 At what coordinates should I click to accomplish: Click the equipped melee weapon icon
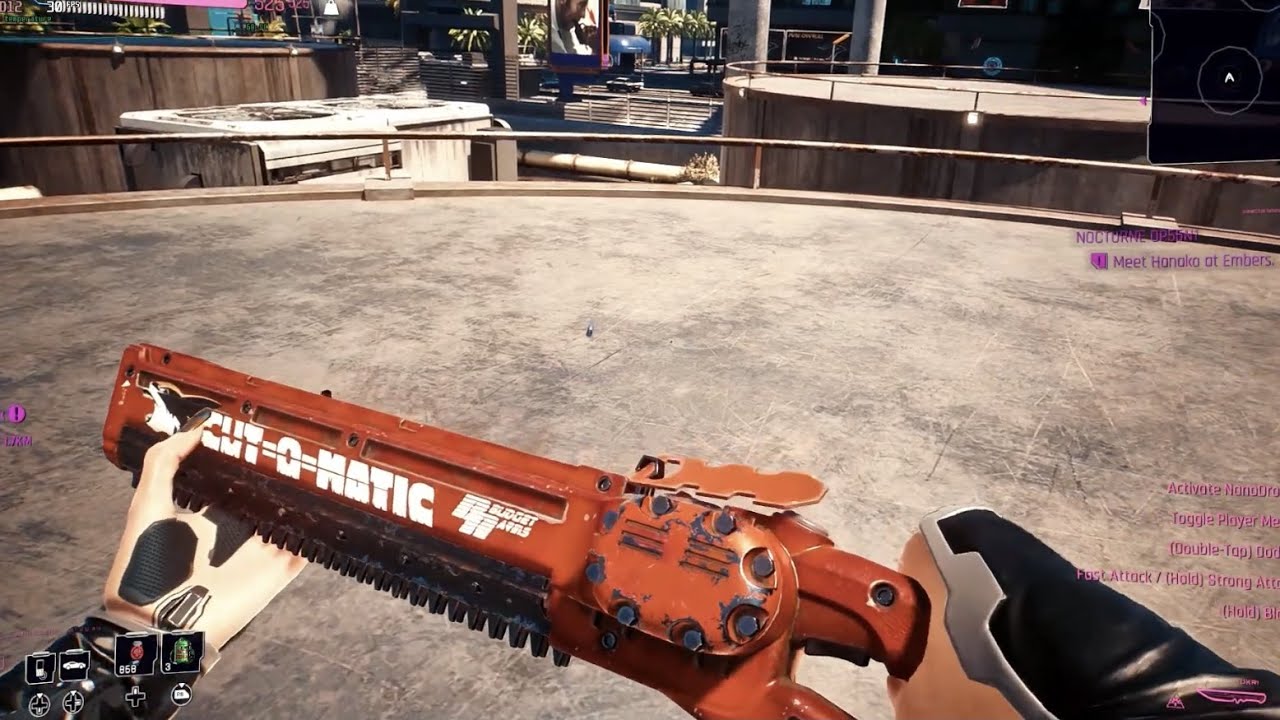(1231, 696)
